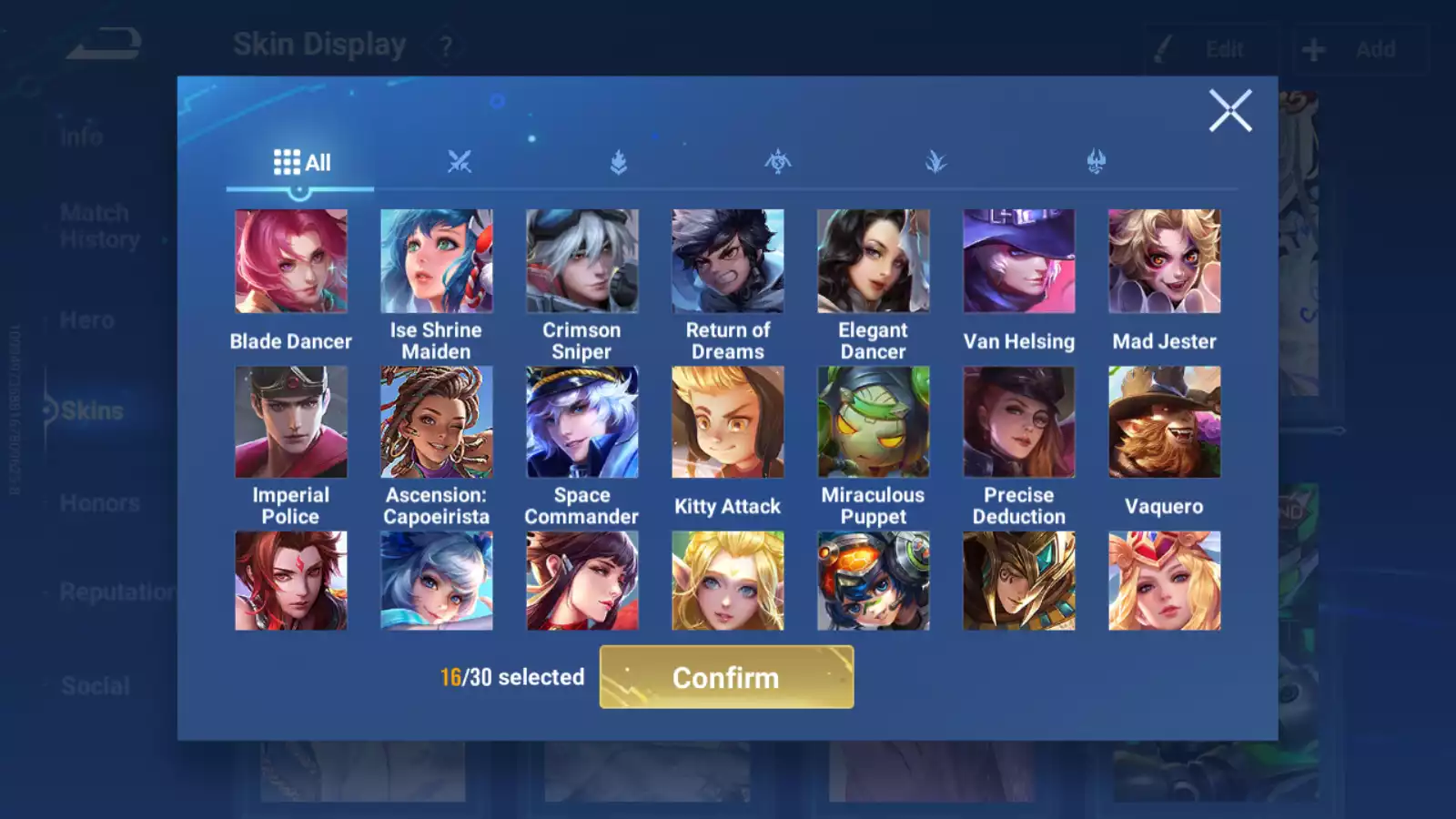The height and width of the screenshot is (819, 1456).
Task: Close the skin selection dialog
Action: (1230, 111)
